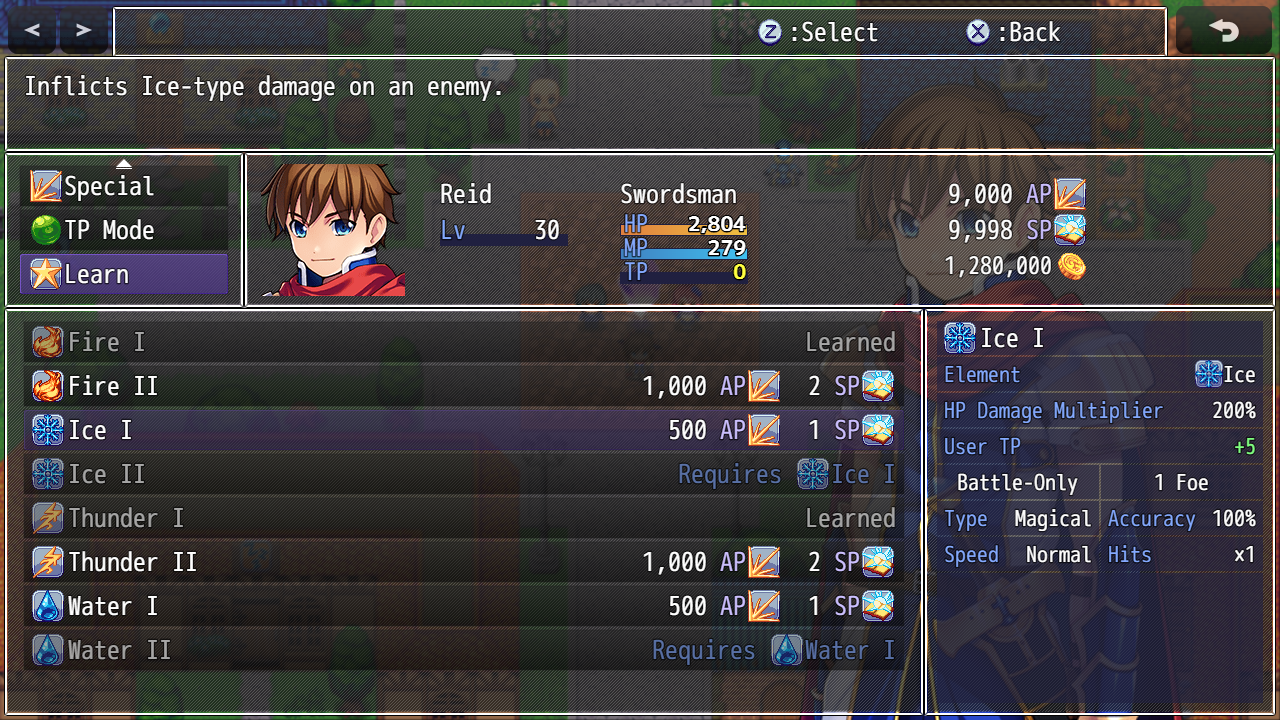Viewport: 1280px width, 720px height.
Task: Learn Fire II for 1,000 AP
Action: pyautogui.click(x=463, y=387)
